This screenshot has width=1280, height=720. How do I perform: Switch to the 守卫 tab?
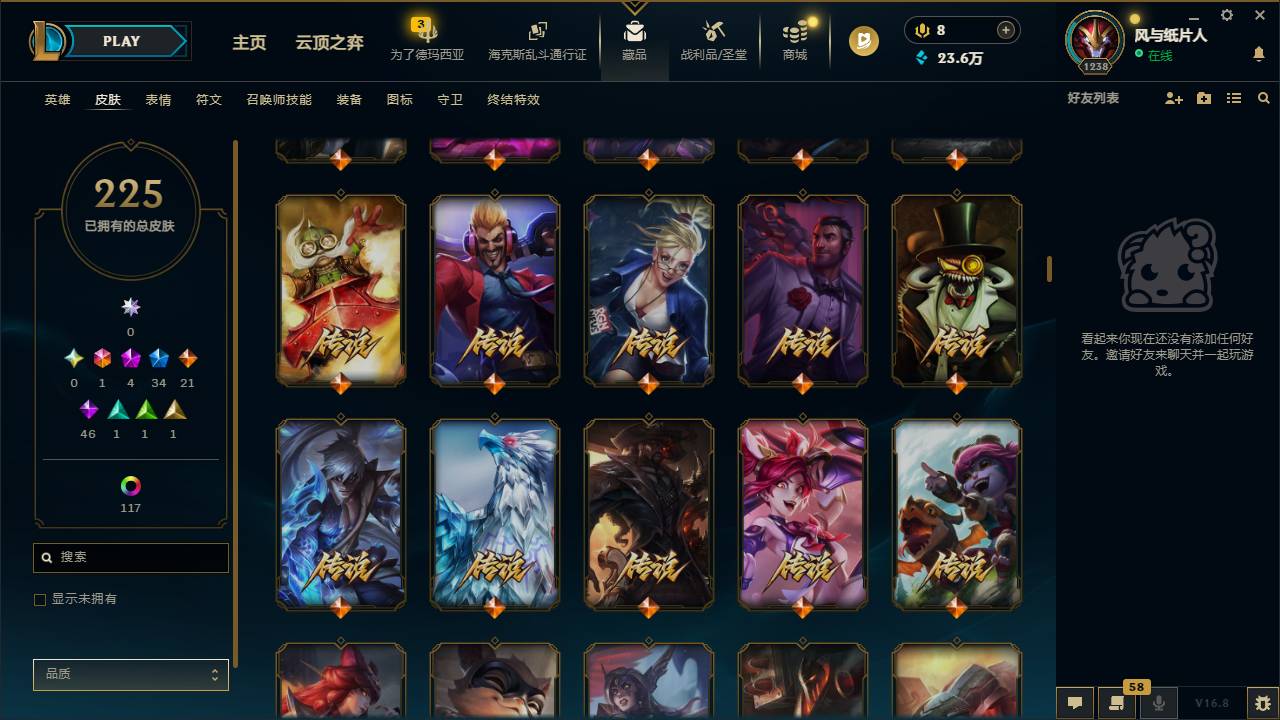(x=449, y=100)
